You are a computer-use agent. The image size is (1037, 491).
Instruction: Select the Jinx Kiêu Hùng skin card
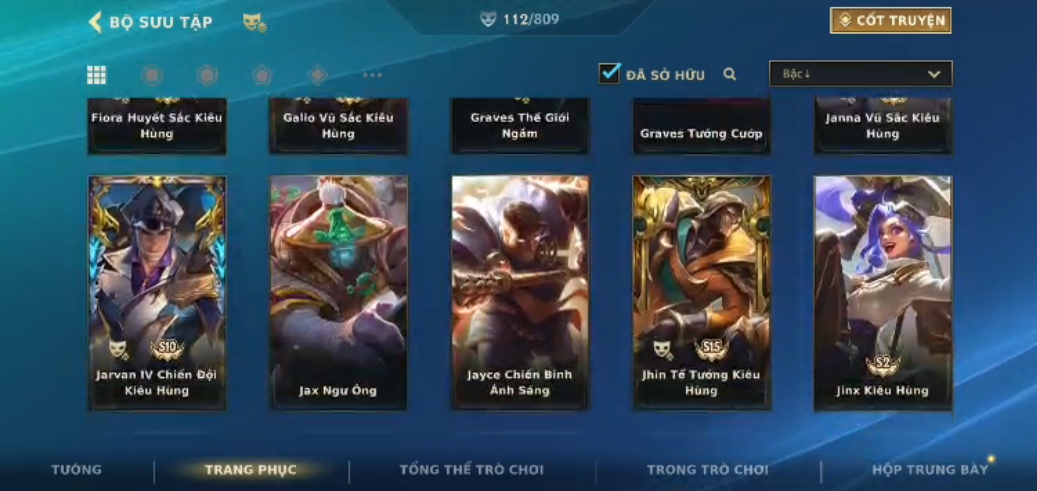coord(883,292)
